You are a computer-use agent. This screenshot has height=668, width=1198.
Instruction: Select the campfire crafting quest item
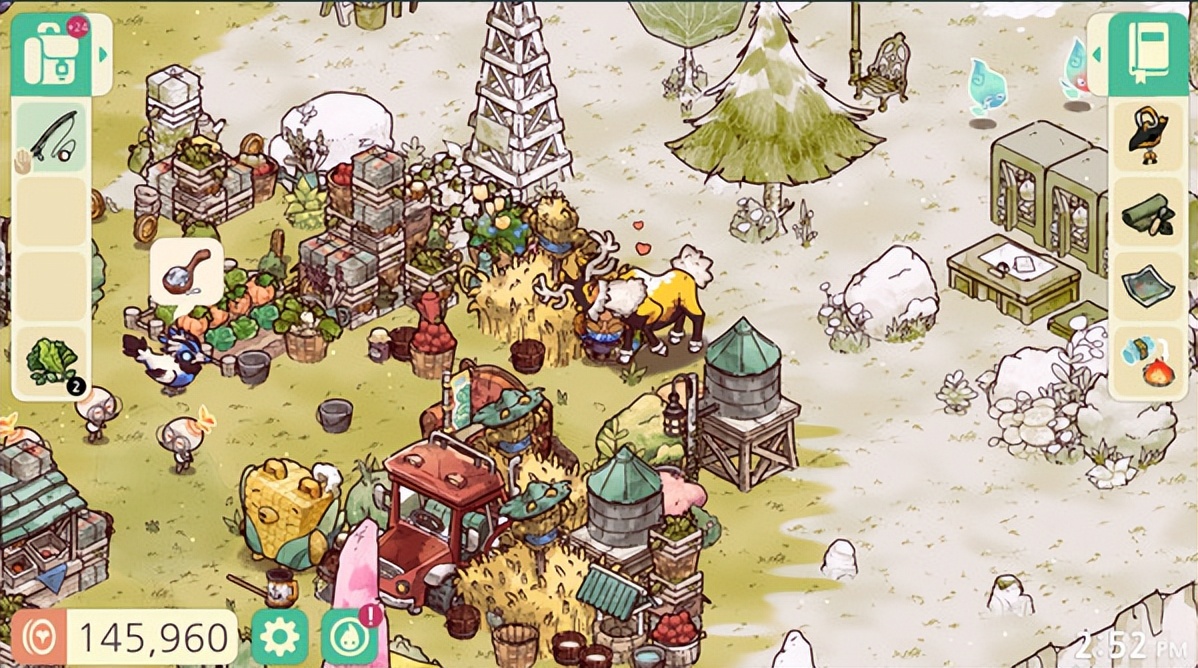coord(1146,362)
